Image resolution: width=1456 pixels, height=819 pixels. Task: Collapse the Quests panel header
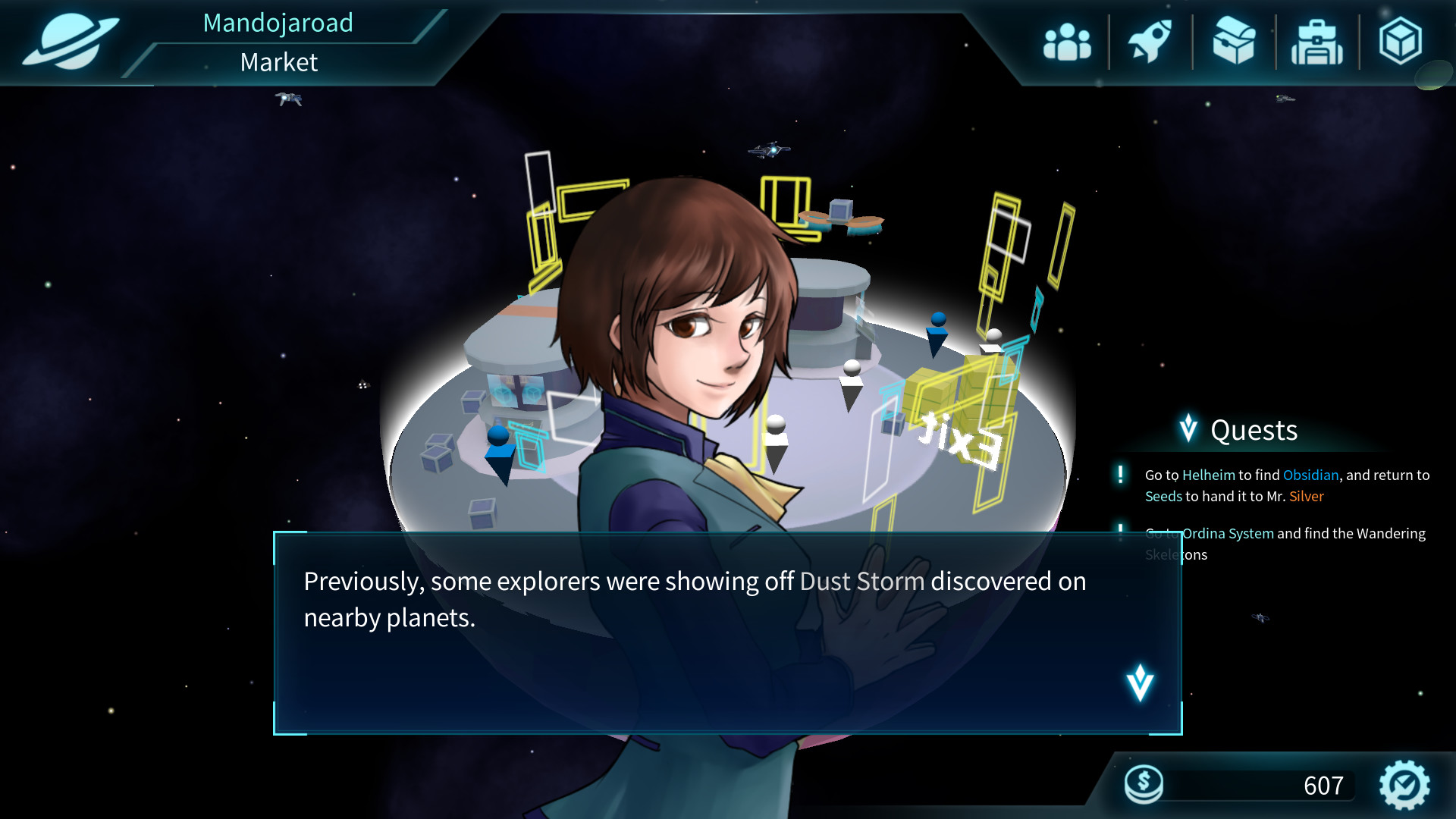tap(1239, 430)
